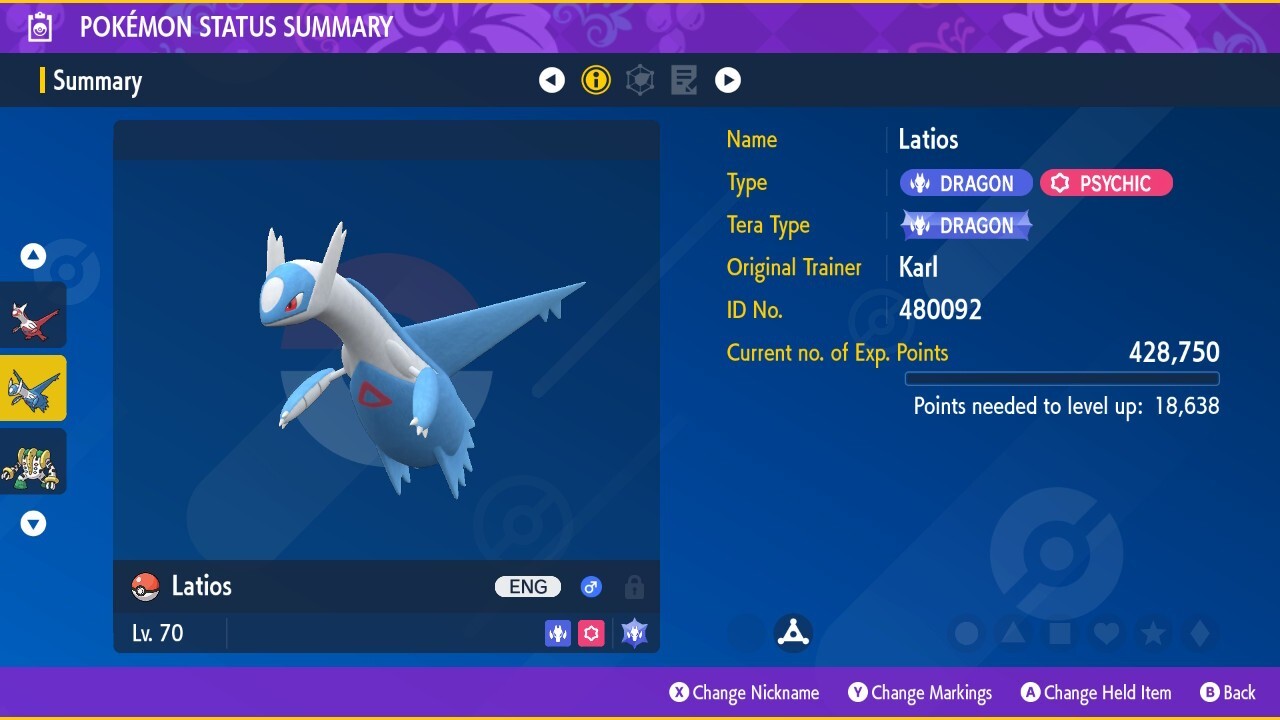
Task: Select the hexagon stats page icon
Action: click(639, 80)
